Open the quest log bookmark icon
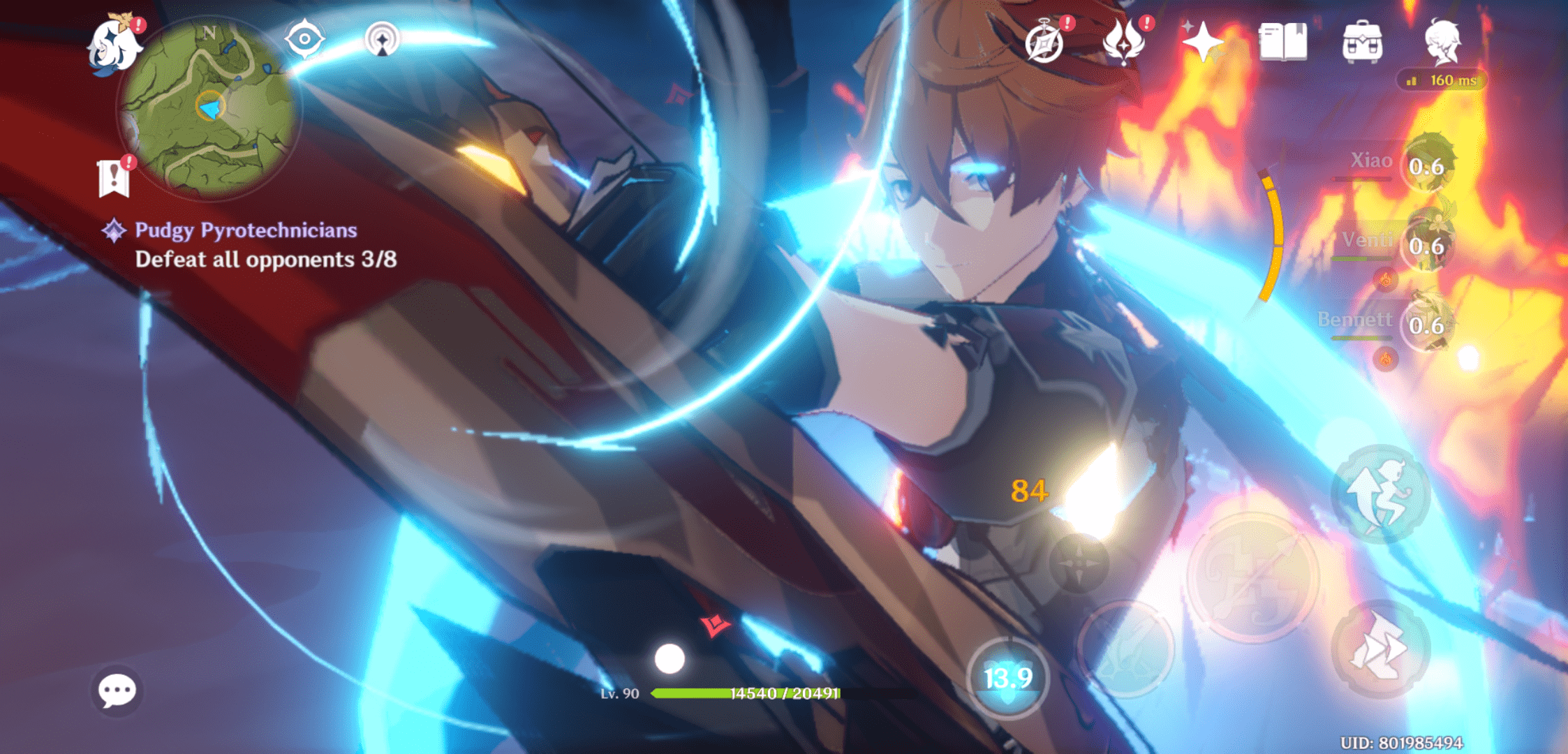1568x754 pixels. click(x=114, y=178)
